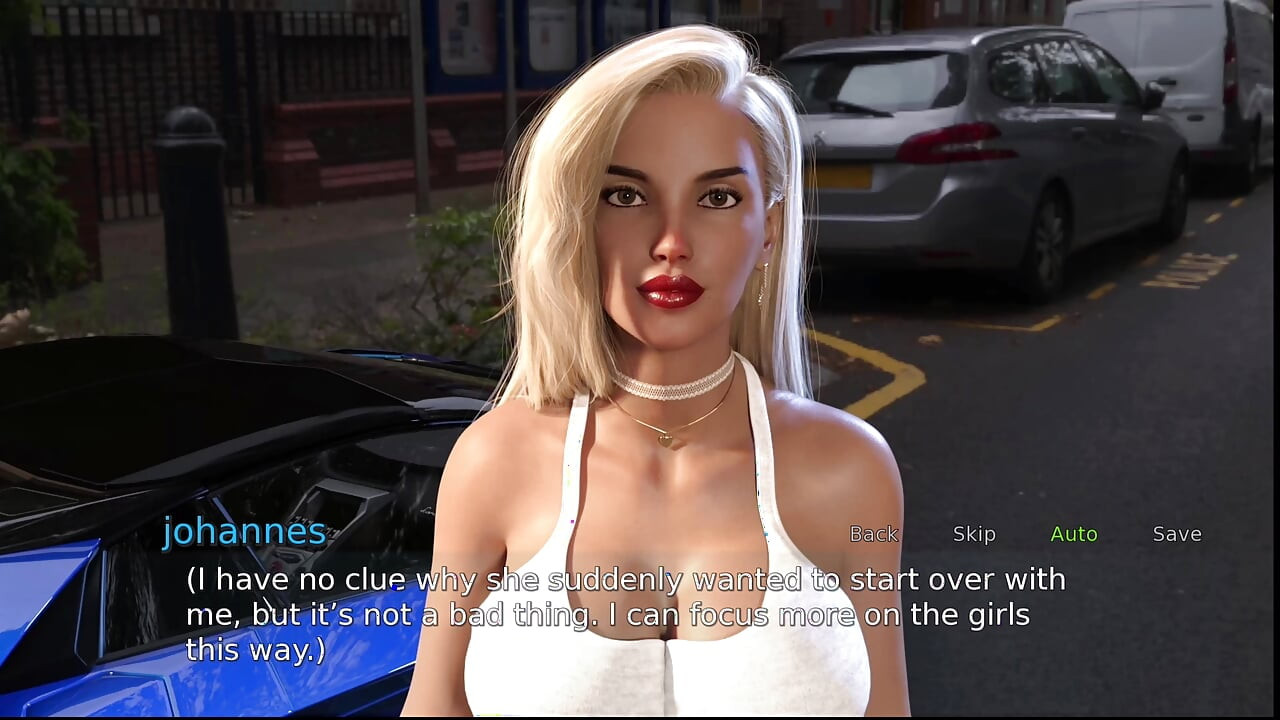
Task: Rewind one line using the Back control
Action: (x=874, y=533)
